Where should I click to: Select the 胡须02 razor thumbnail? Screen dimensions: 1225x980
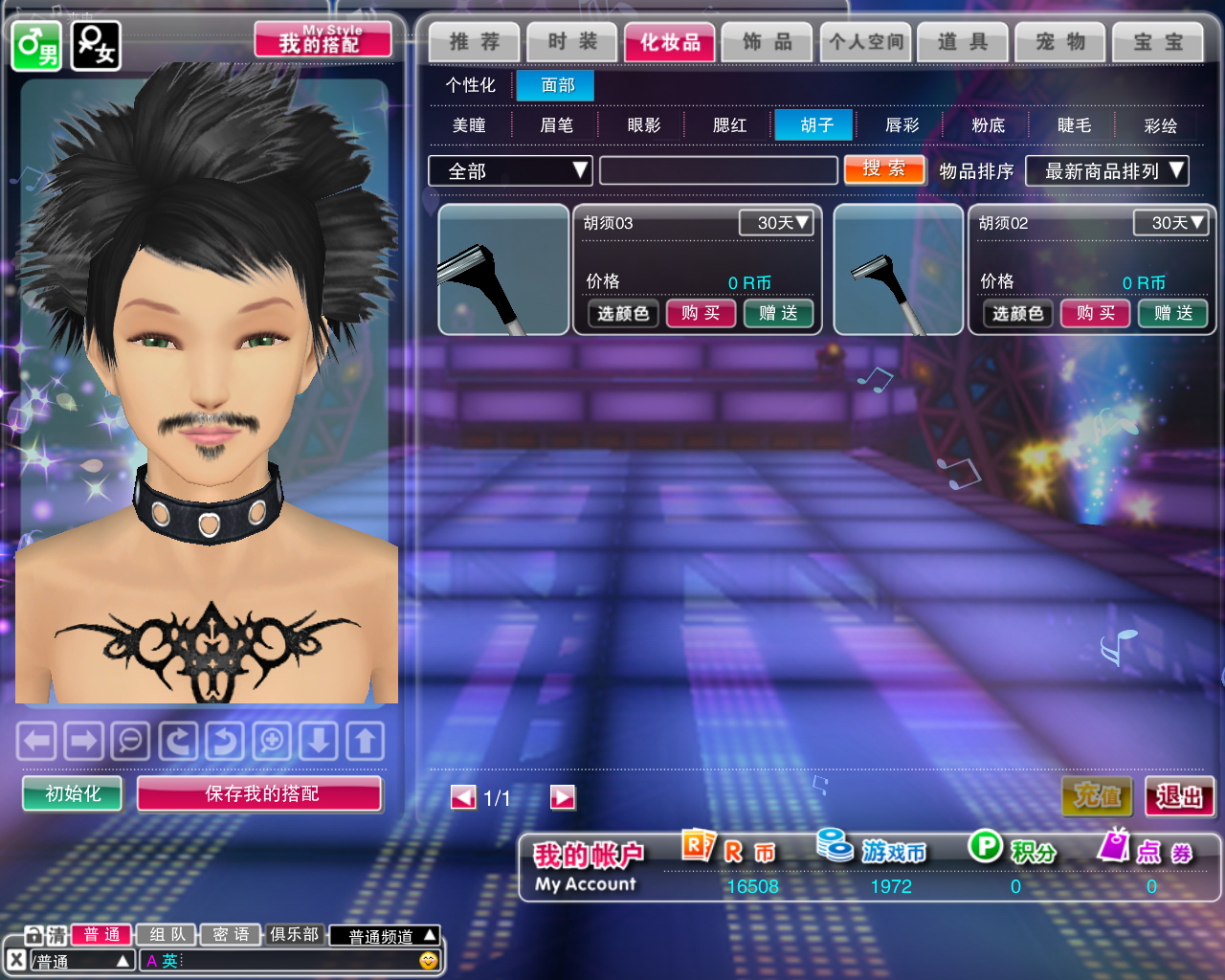click(x=898, y=270)
